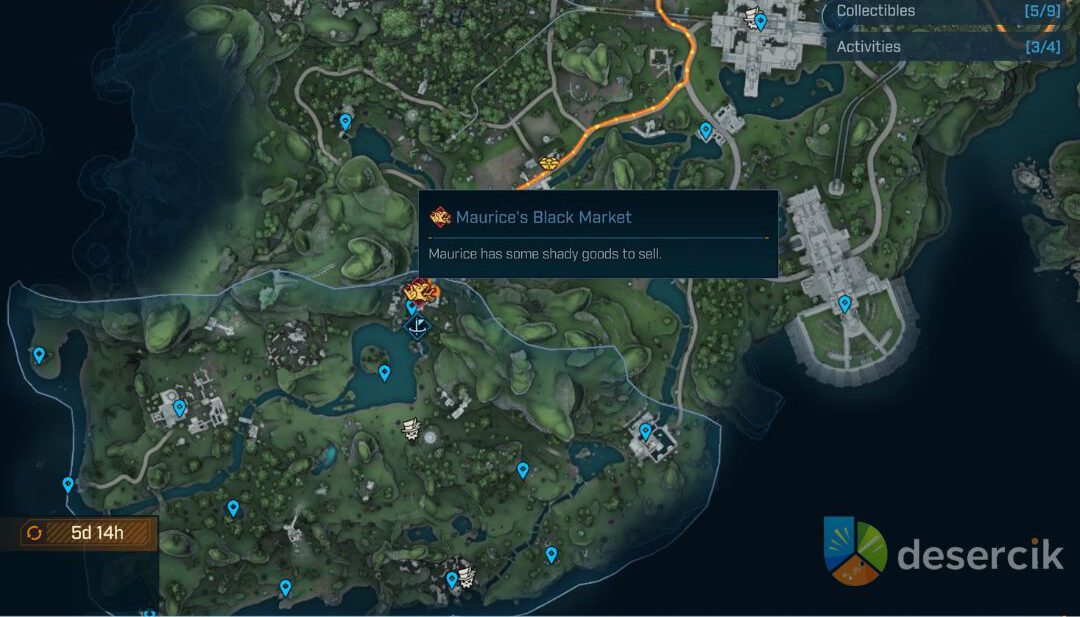
Task: Select the yellow marker on the orange route
Action: [x=549, y=162]
